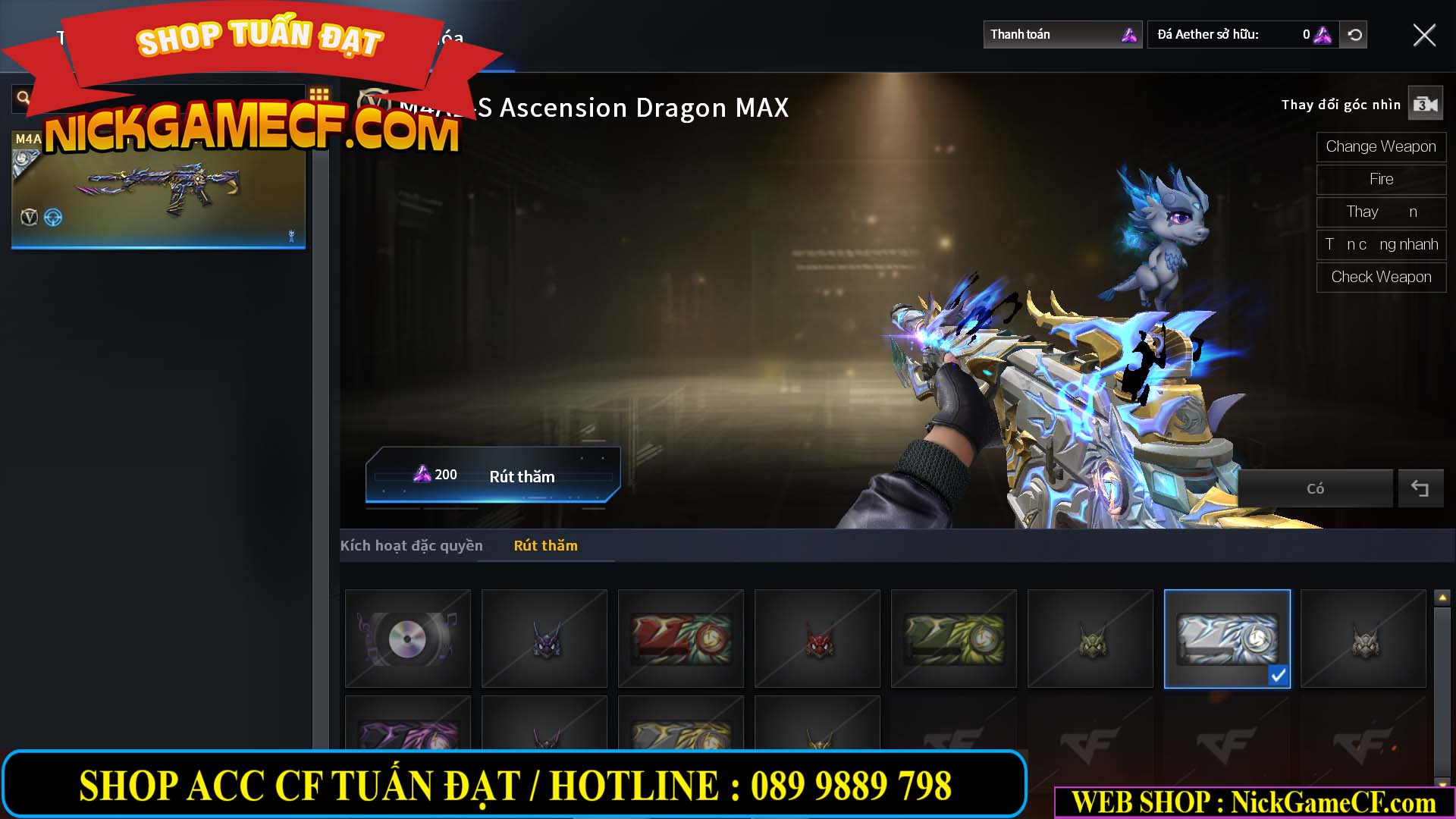The height and width of the screenshot is (819, 1456).
Task: Open camera view via the 3D camera icon
Action: [1426, 103]
